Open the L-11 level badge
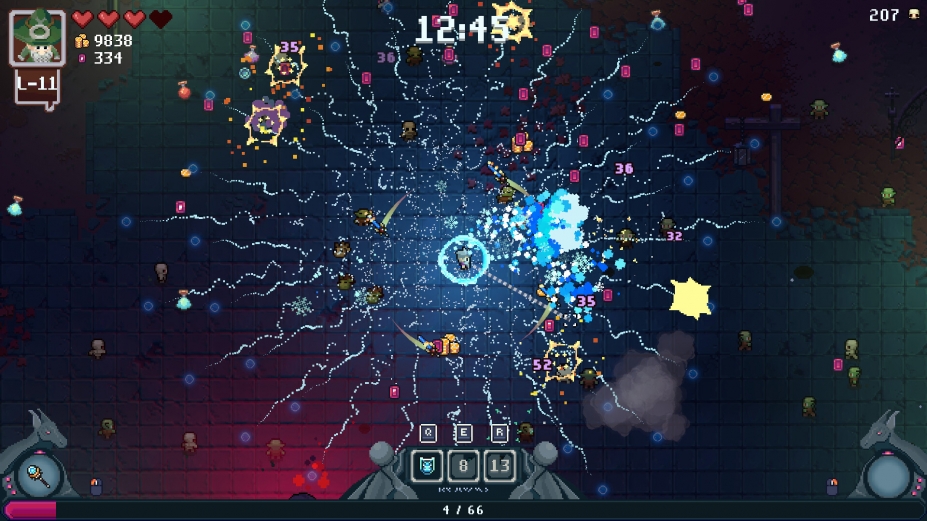927x521 pixels. pyautogui.click(x=37, y=85)
